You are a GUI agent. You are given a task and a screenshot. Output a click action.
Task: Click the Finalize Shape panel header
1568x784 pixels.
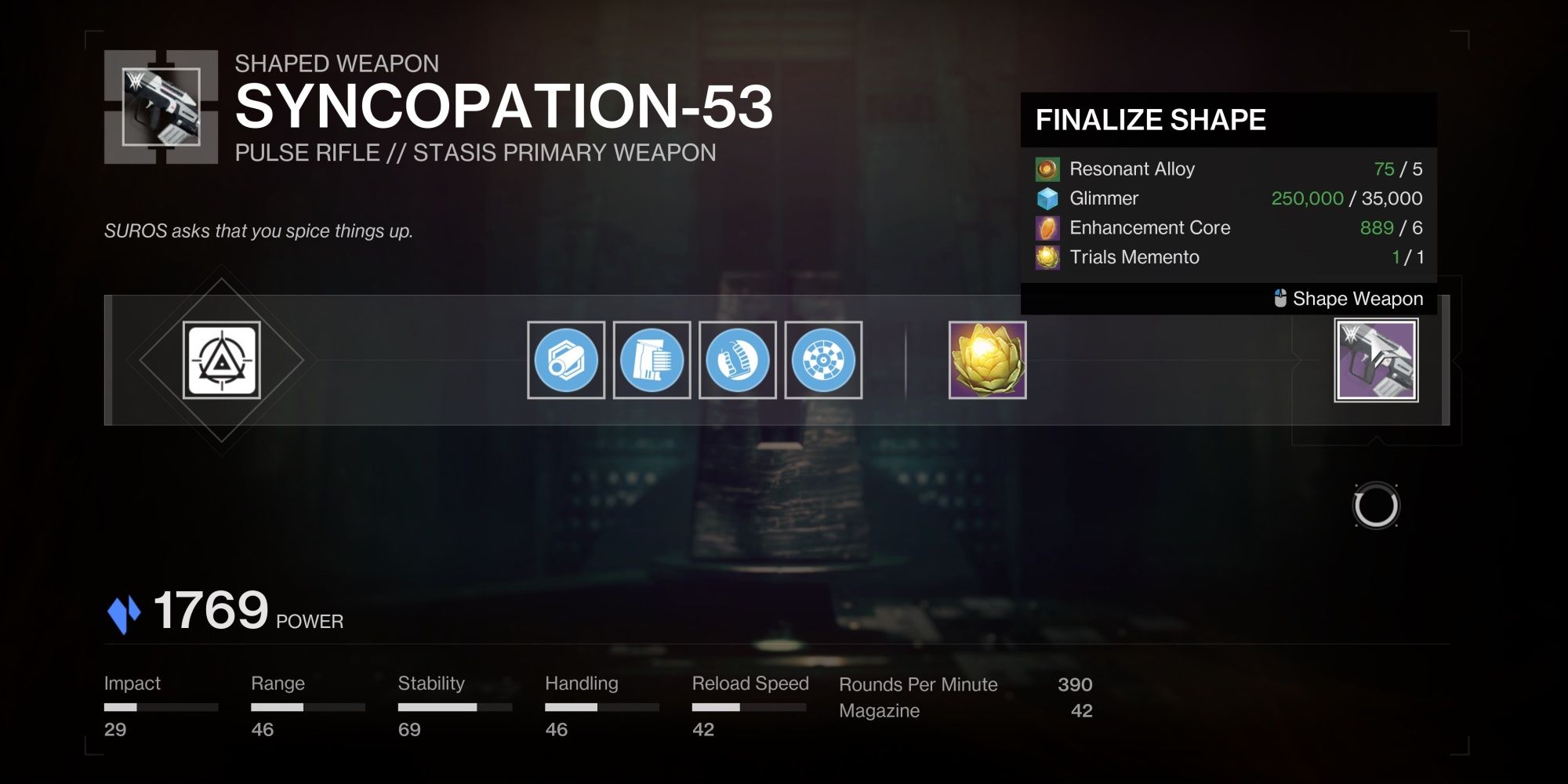click(1151, 119)
